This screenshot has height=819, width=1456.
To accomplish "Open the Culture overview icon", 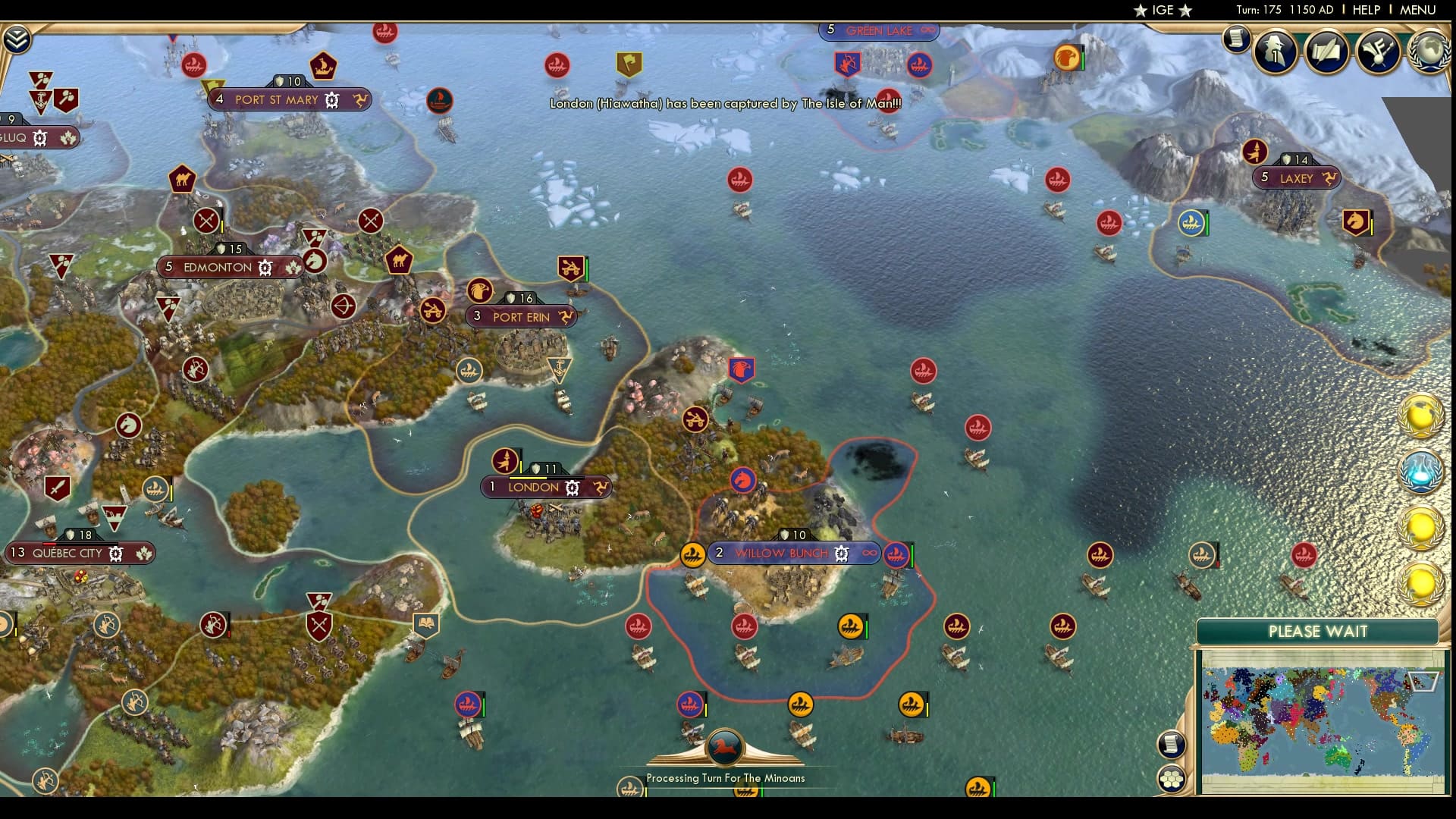I will coord(1379,52).
